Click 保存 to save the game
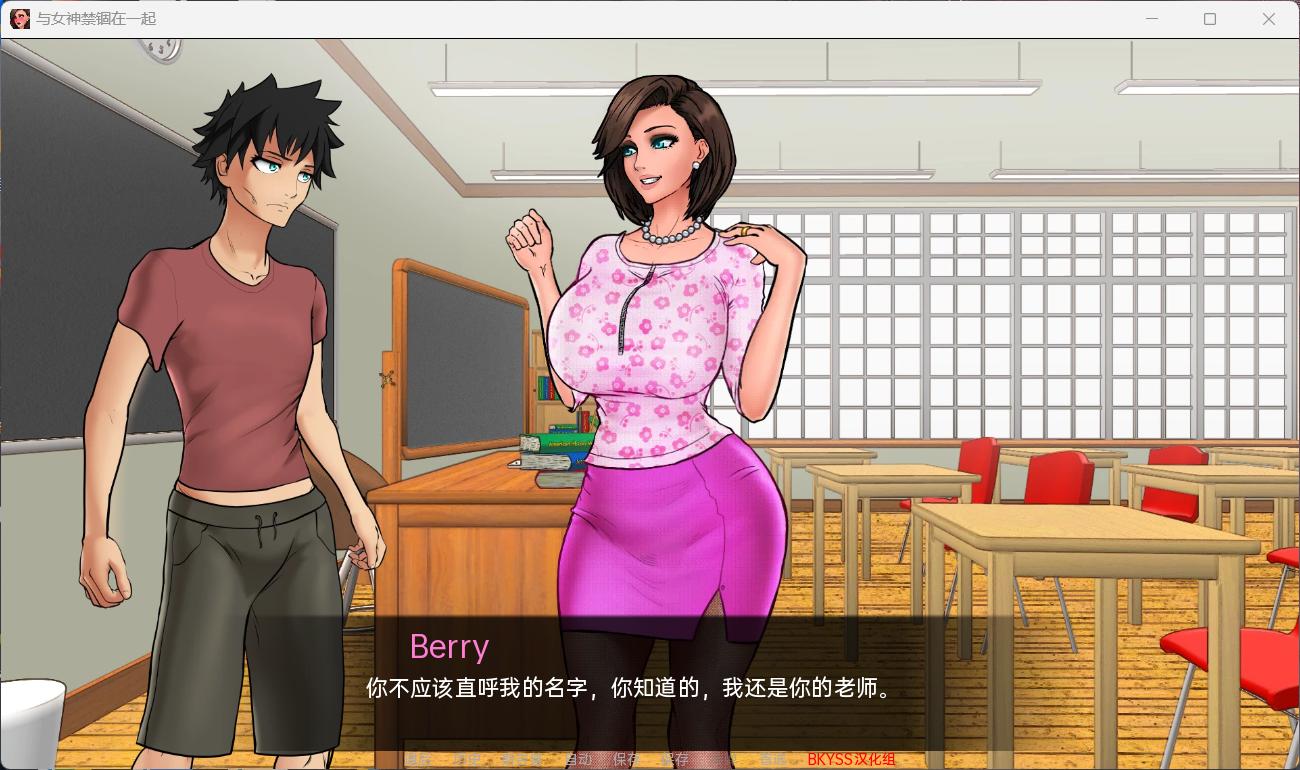Image resolution: width=1300 pixels, height=770 pixels. click(x=625, y=760)
